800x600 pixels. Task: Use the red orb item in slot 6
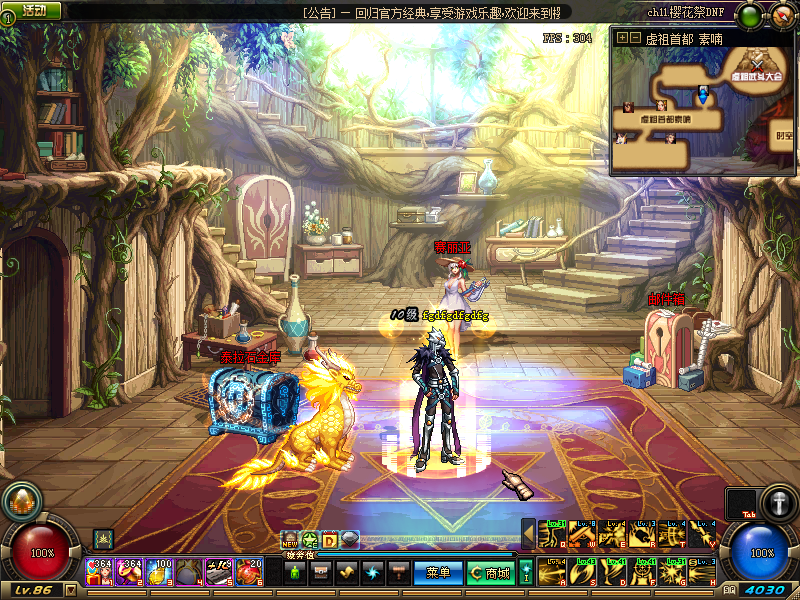click(x=248, y=571)
